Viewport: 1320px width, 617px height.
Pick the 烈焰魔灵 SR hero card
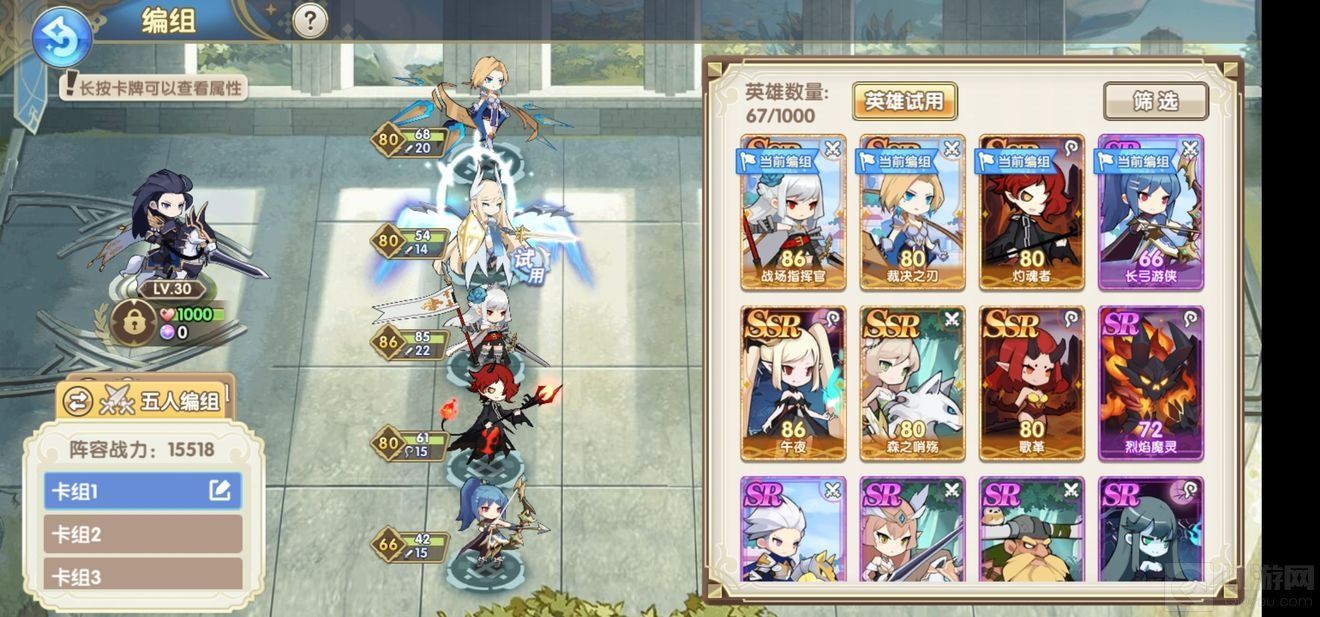point(1150,383)
